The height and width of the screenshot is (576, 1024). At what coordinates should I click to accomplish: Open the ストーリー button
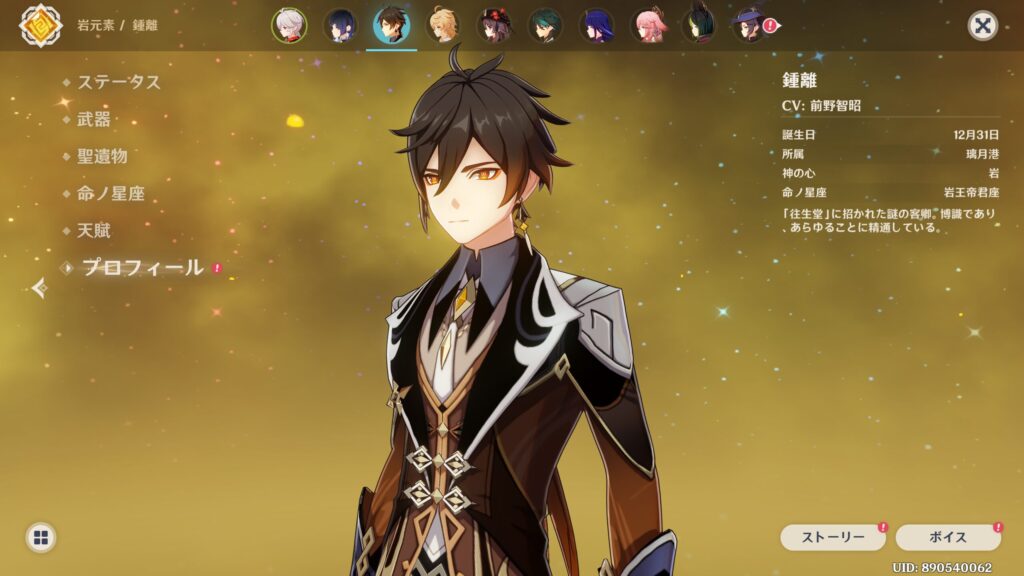click(832, 537)
